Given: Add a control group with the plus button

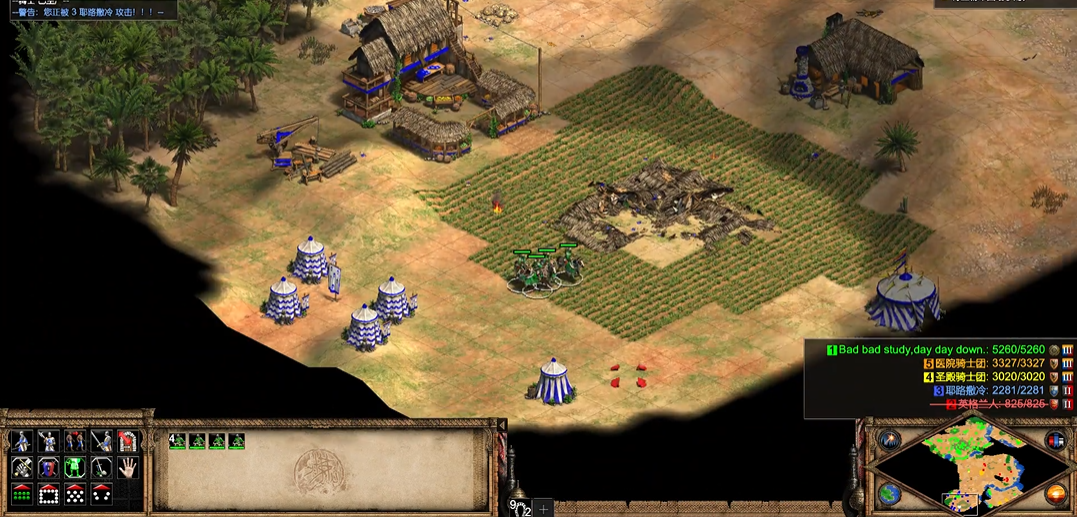Looking at the screenshot, I should click(544, 509).
